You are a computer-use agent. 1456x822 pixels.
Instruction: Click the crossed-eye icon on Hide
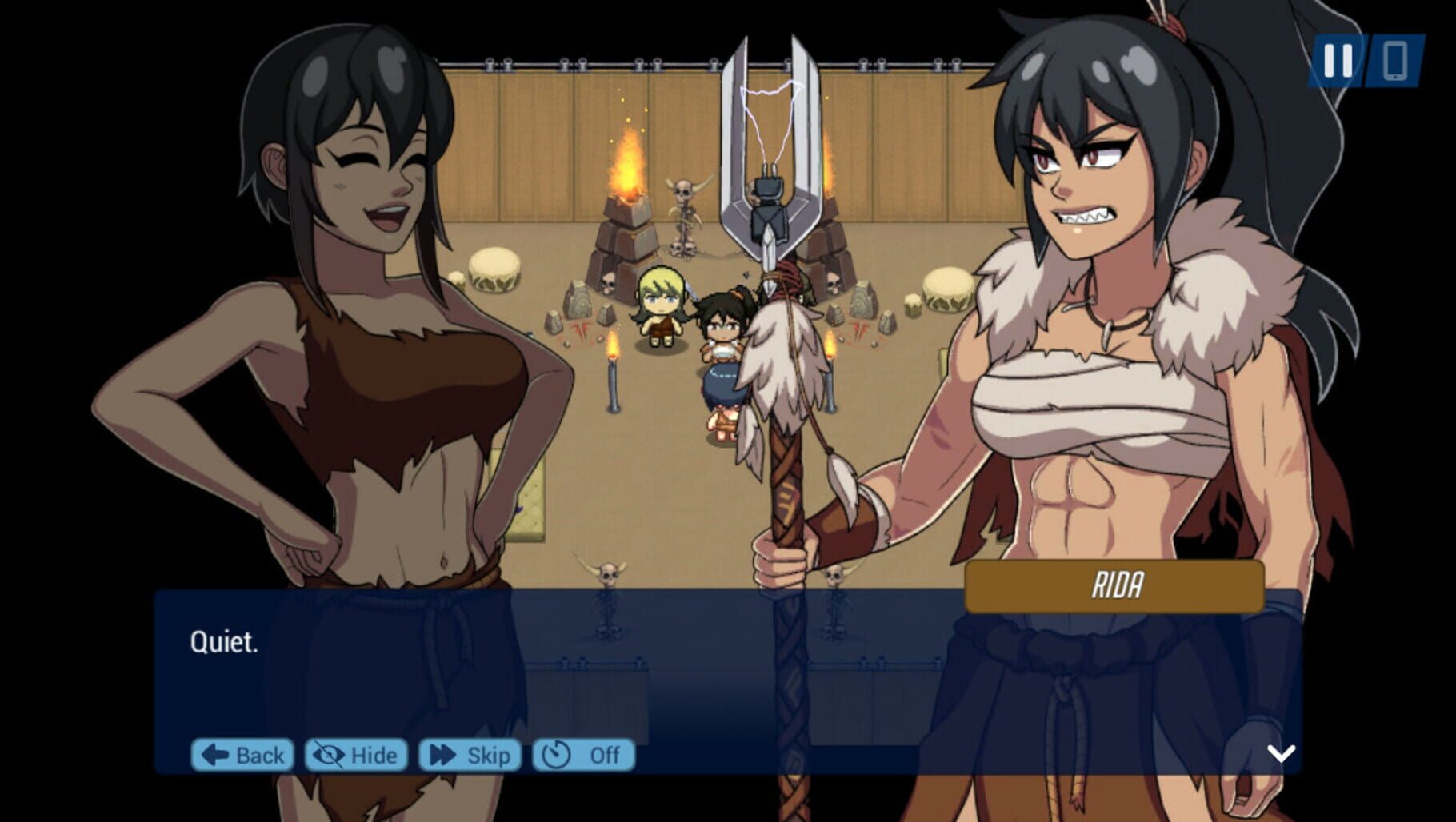(x=330, y=754)
